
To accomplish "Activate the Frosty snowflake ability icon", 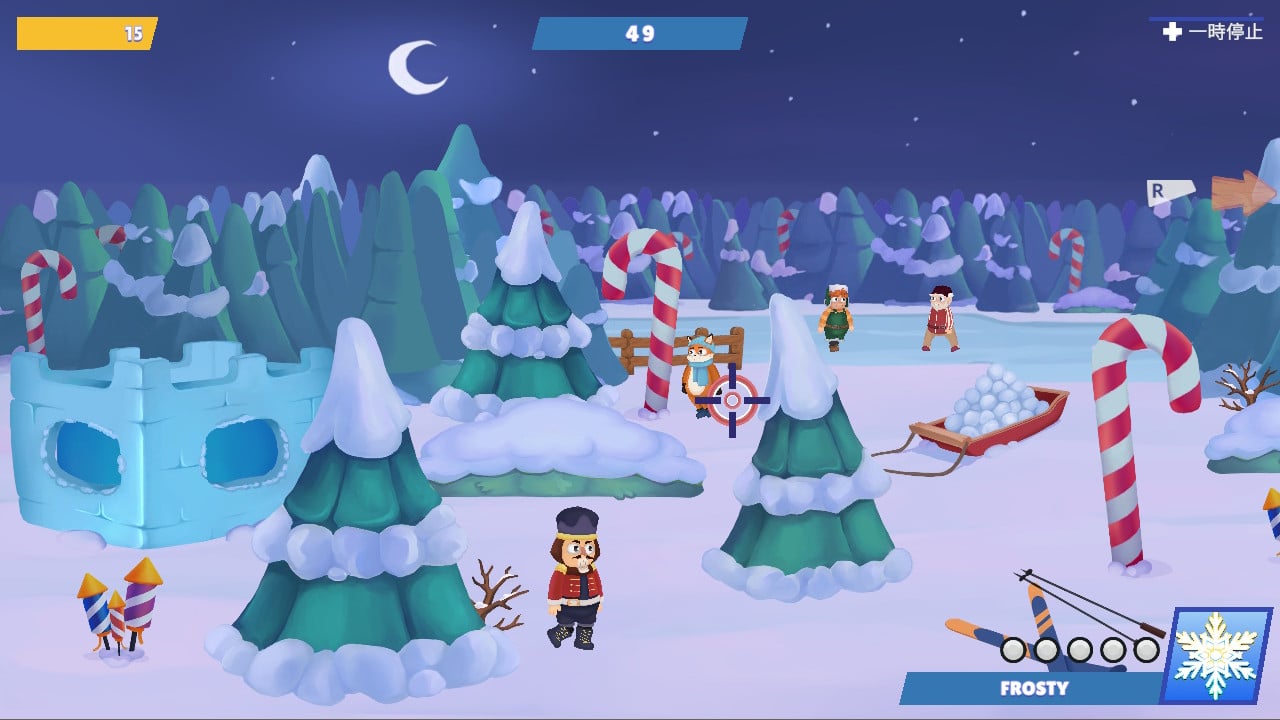I will tap(1216, 654).
